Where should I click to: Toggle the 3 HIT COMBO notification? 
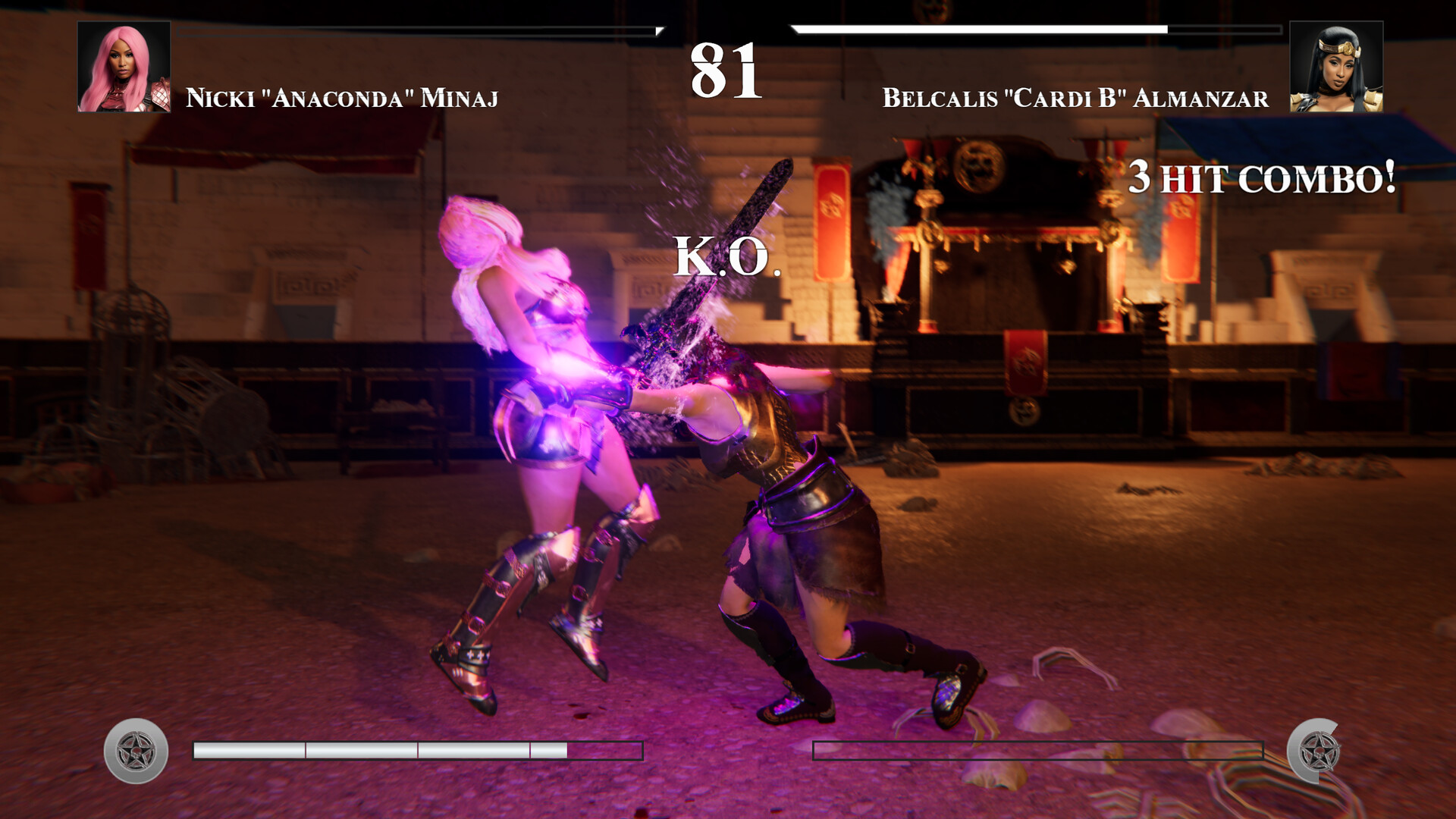[x=1261, y=179]
